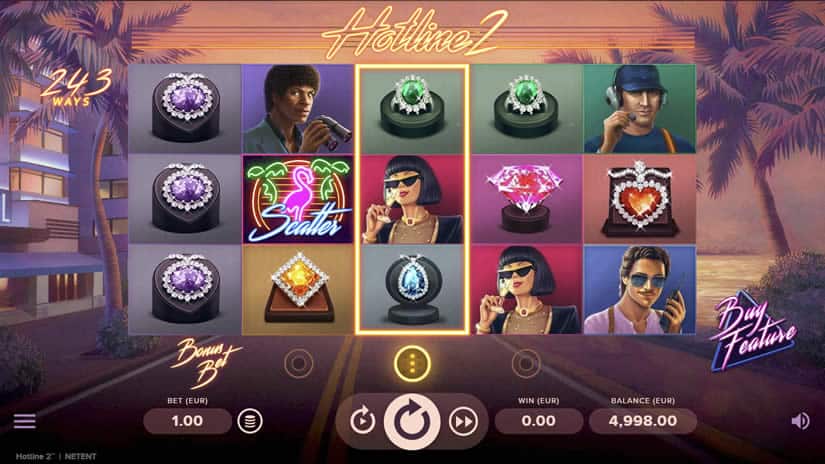Open the autoplay options
Image resolution: width=825 pixels, height=464 pixels.
pos(362,421)
